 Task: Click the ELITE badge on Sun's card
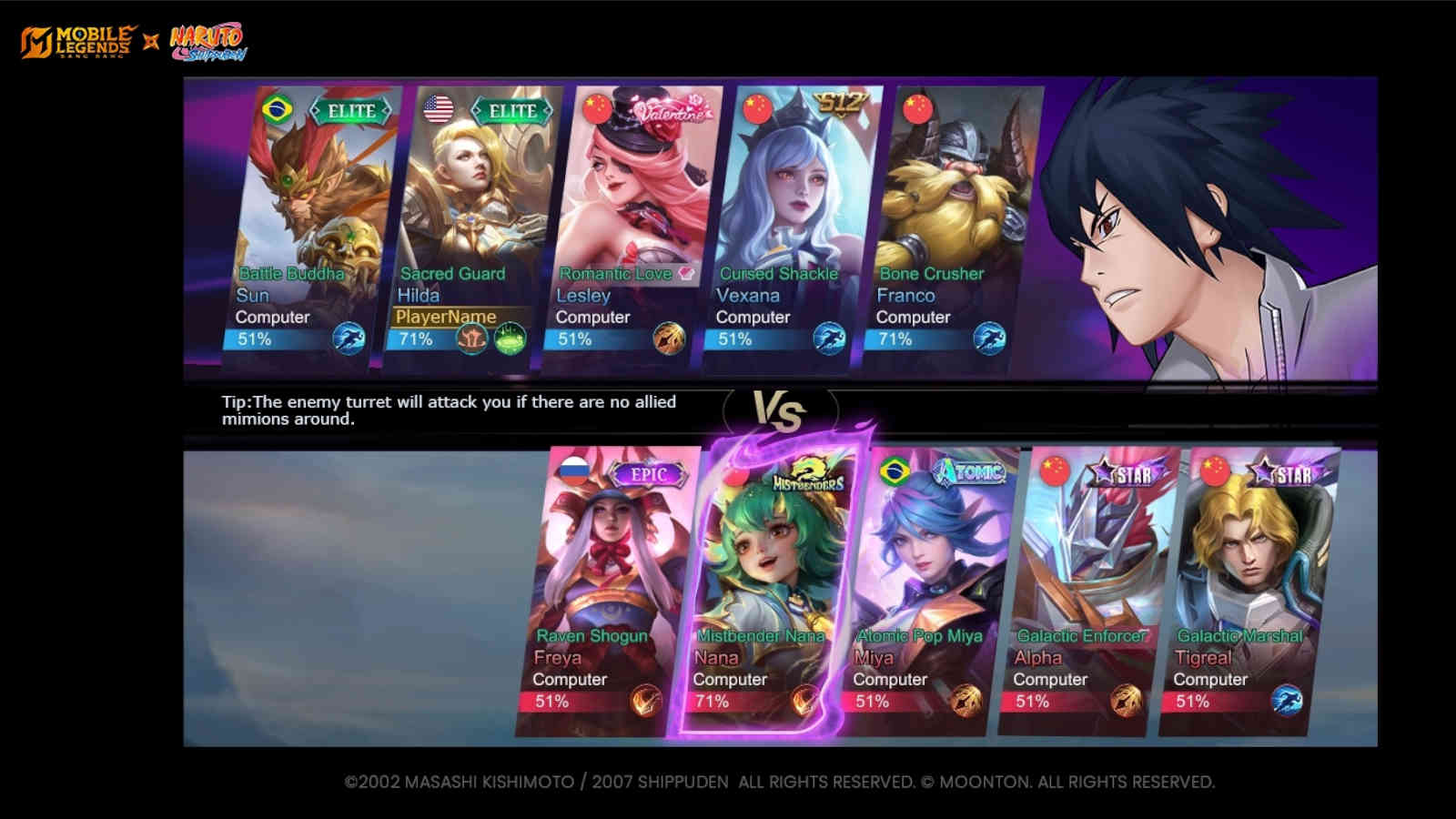pyautogui.click(x=350, y=109)
